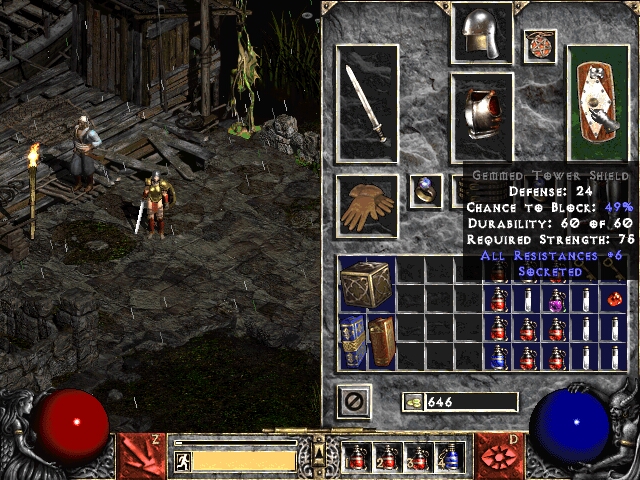Open the Horadric Cube in the inventory
This screenshot has width=640, height=480.
coord(367,284)
